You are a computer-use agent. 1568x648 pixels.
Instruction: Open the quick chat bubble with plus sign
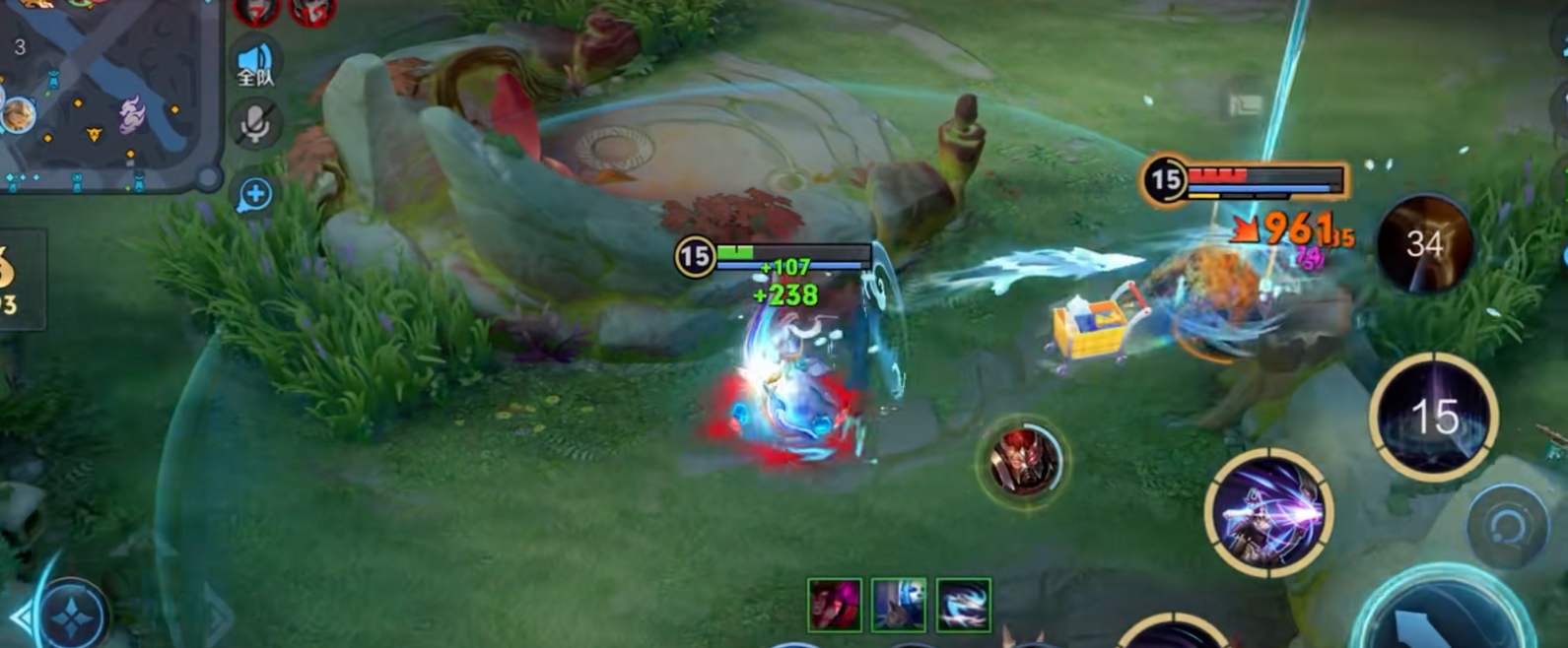(254, 194)
